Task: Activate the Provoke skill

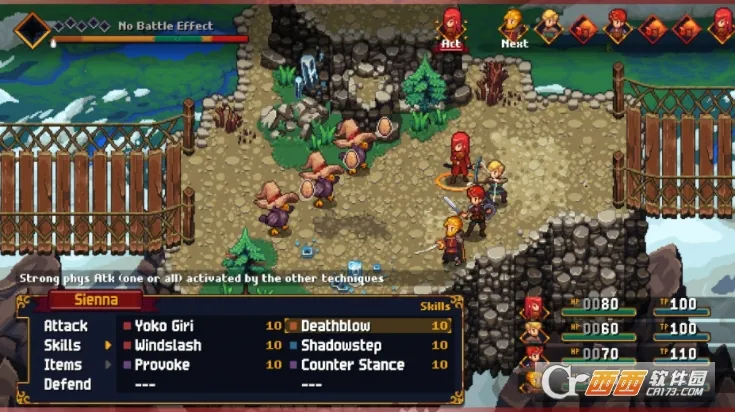Action: (x=161, y=365)
